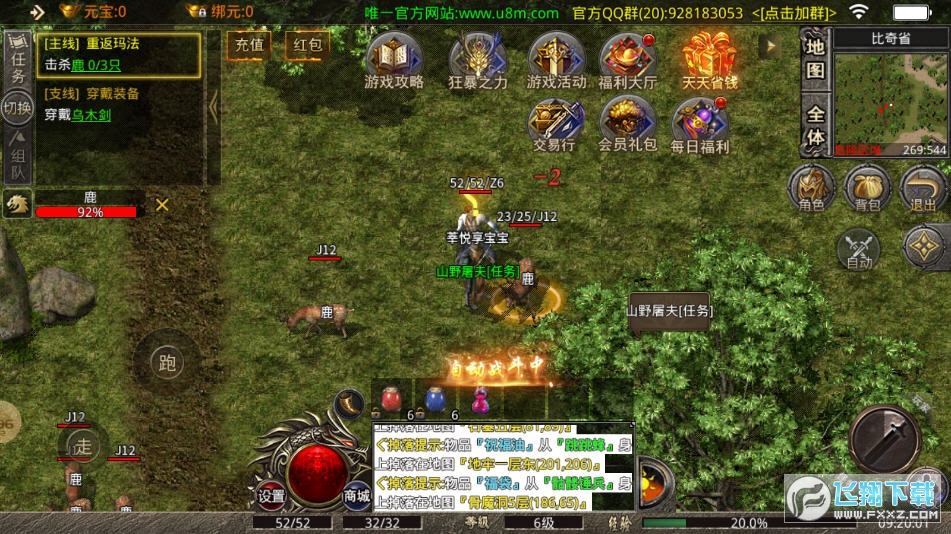Toggle the 跑 run button
Viewport: 951px width, 534px height.
[x=167, y=363]
